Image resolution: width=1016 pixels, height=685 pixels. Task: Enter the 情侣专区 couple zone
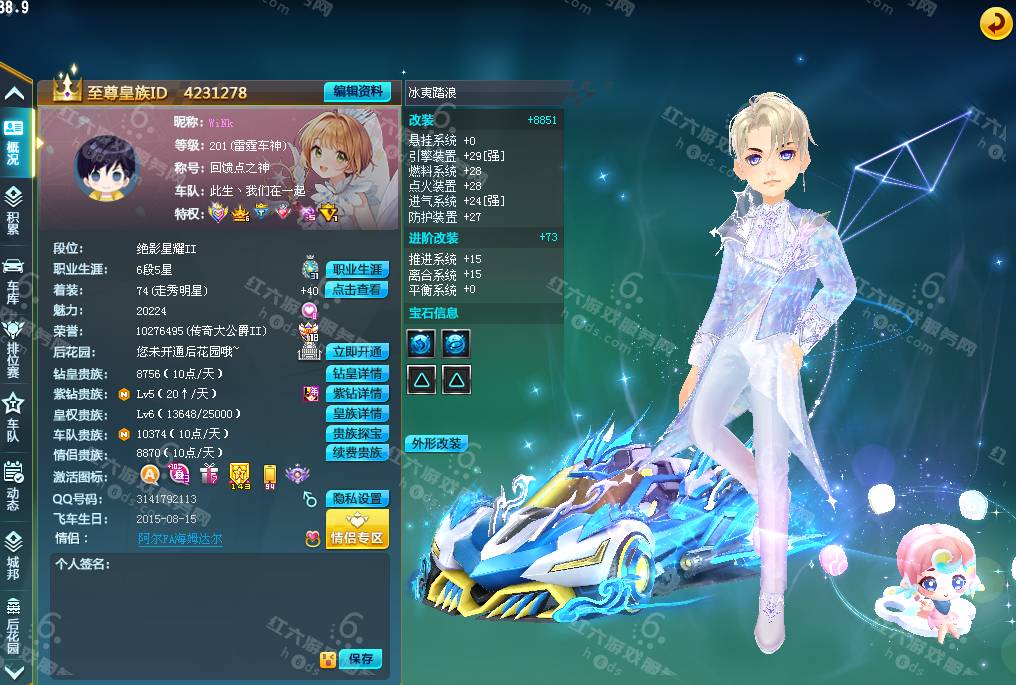[x=357, y=532]
